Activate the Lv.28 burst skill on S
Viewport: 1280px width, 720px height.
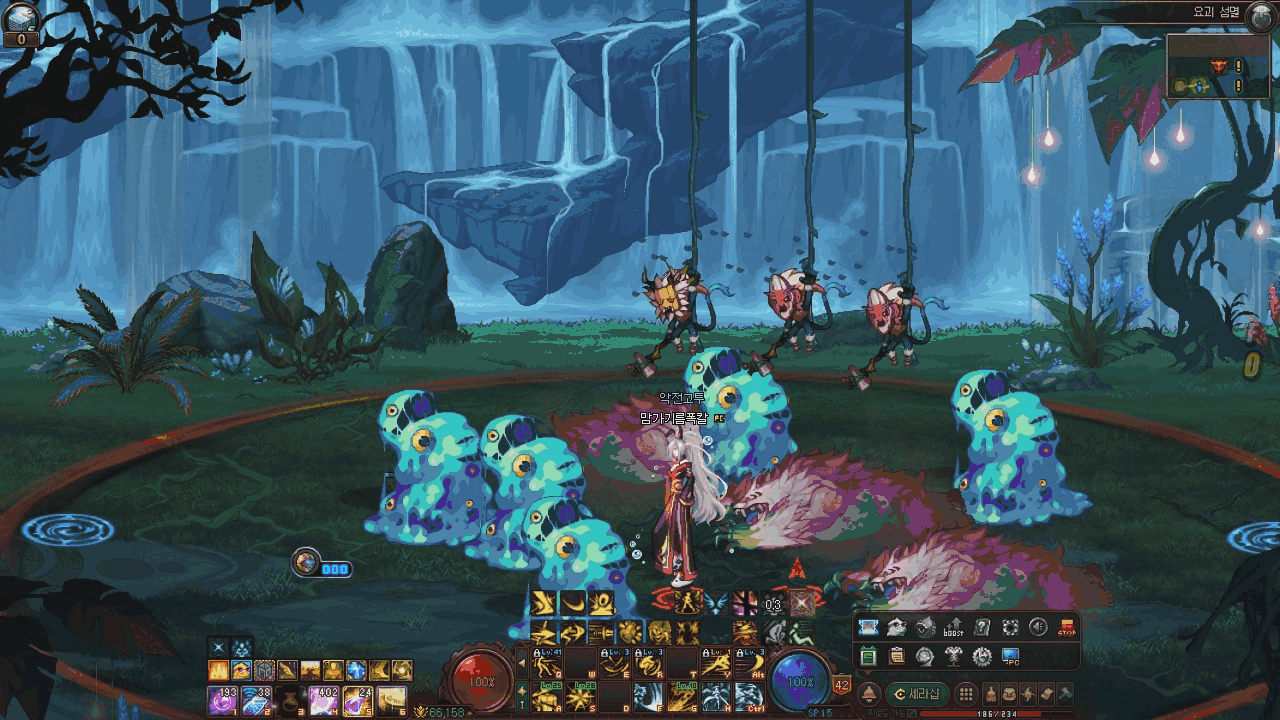click(x=580, y=696)
